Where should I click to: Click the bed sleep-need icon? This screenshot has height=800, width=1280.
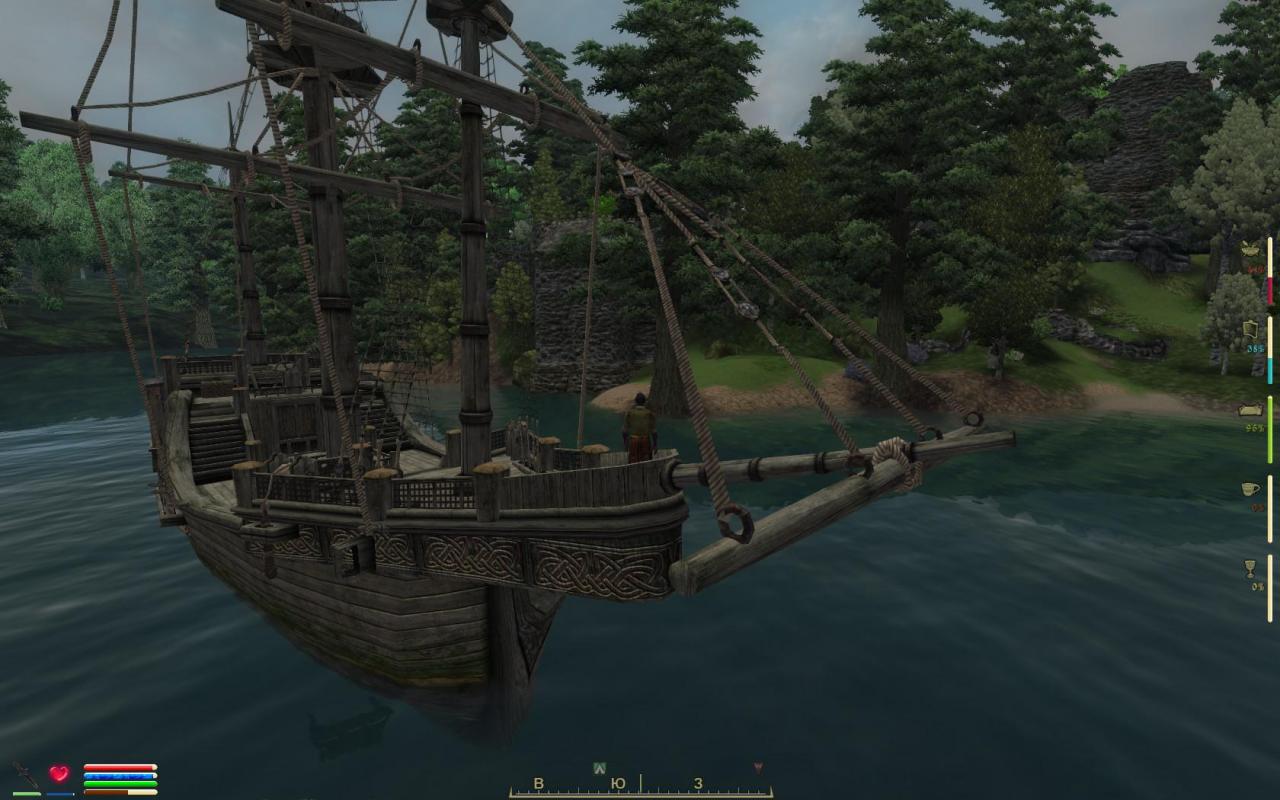[1251, 409]
